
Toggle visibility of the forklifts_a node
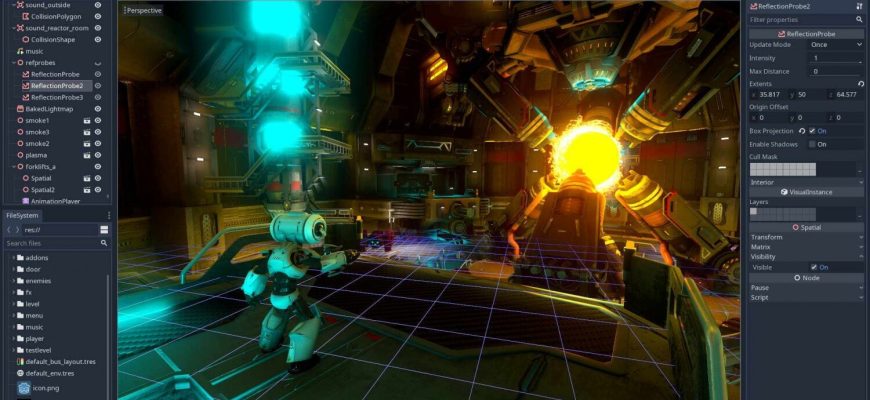point(98,166)
